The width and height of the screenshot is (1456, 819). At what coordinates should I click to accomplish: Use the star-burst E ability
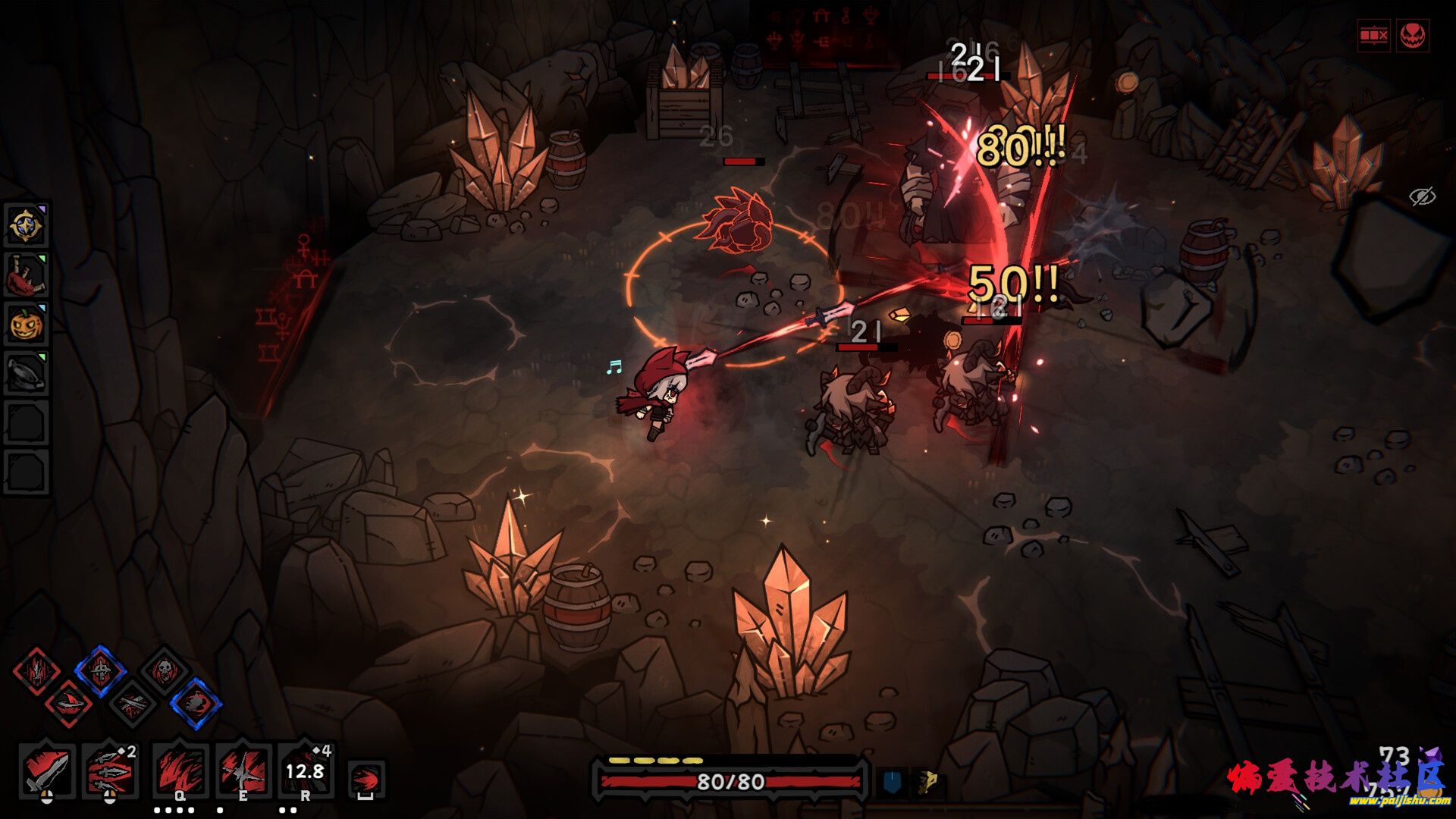(x=243, y=770)
